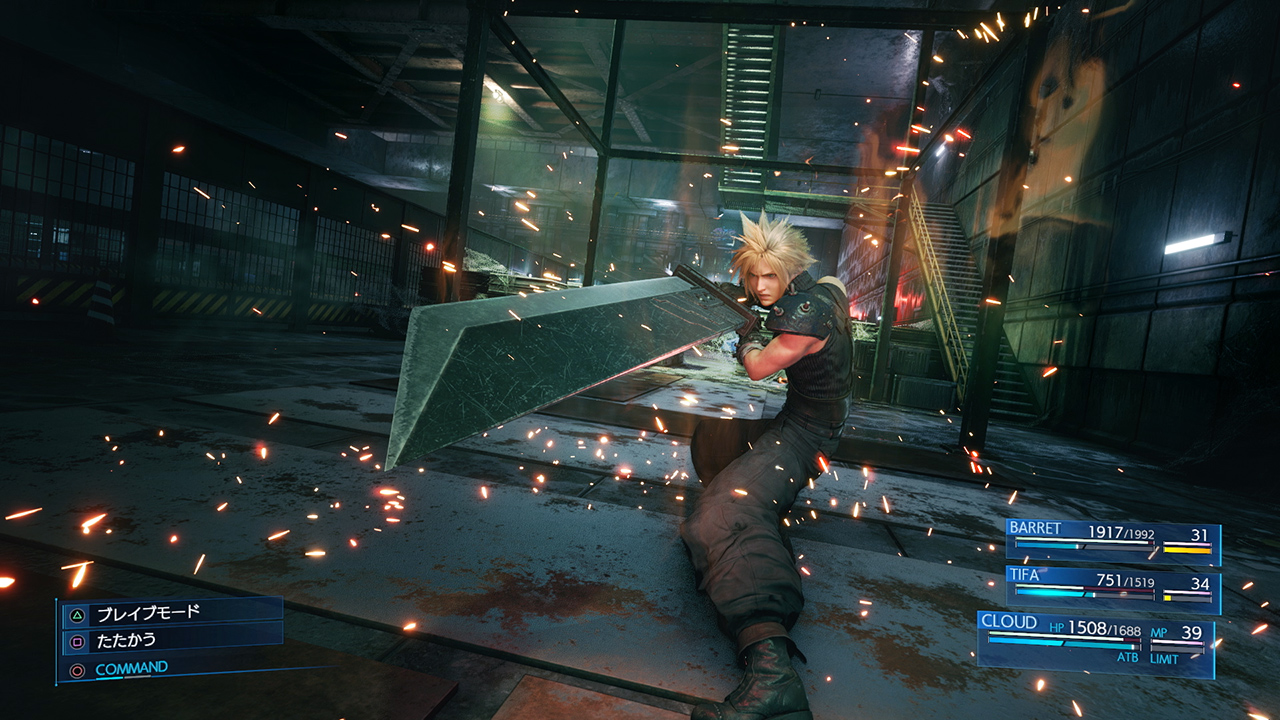Click Tifa's HP value 751/1519
Image resolution: width=1280 pixels, height=720 pixels.
pos(1125,582)
